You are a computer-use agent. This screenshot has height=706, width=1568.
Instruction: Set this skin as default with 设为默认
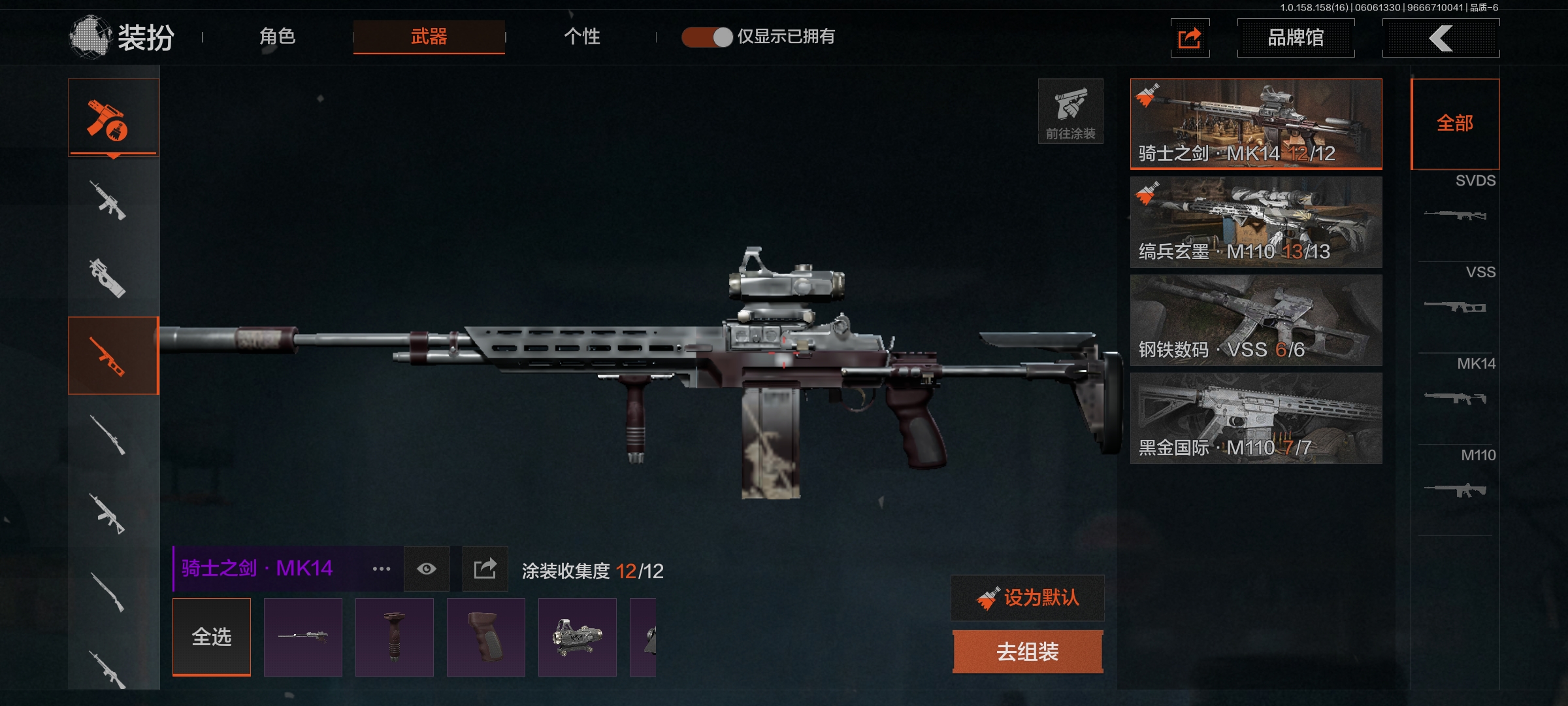pyautogui.click(x=1028, y=597)
